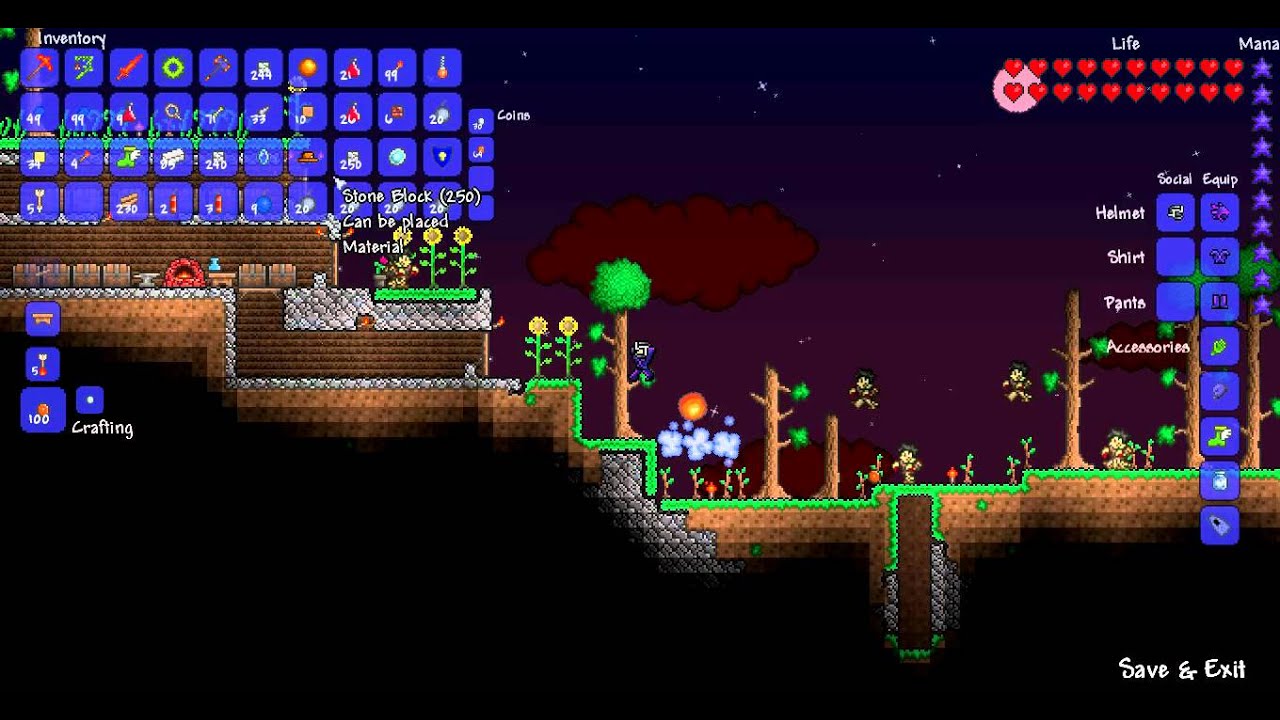Click the 100-count selected crafting recipe
1280x720 pixels.
pyautogui.click(x=42, y=410)
